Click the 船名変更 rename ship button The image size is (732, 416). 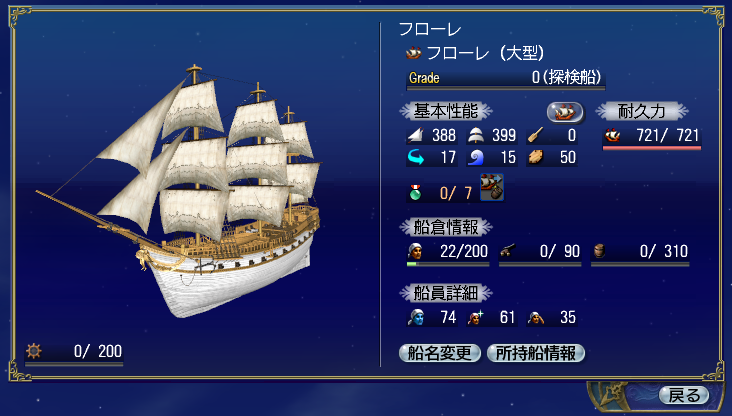[x=440, y=352]
